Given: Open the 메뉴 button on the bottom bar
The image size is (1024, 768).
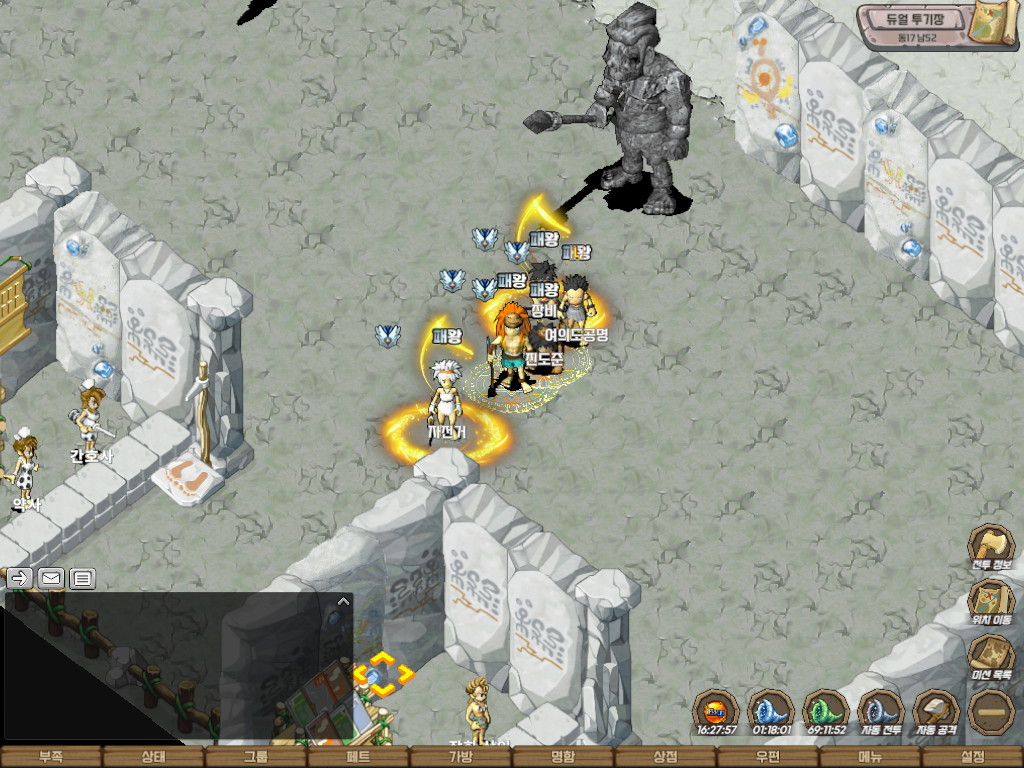Looking at the screenshot, I should pos(870,757).
